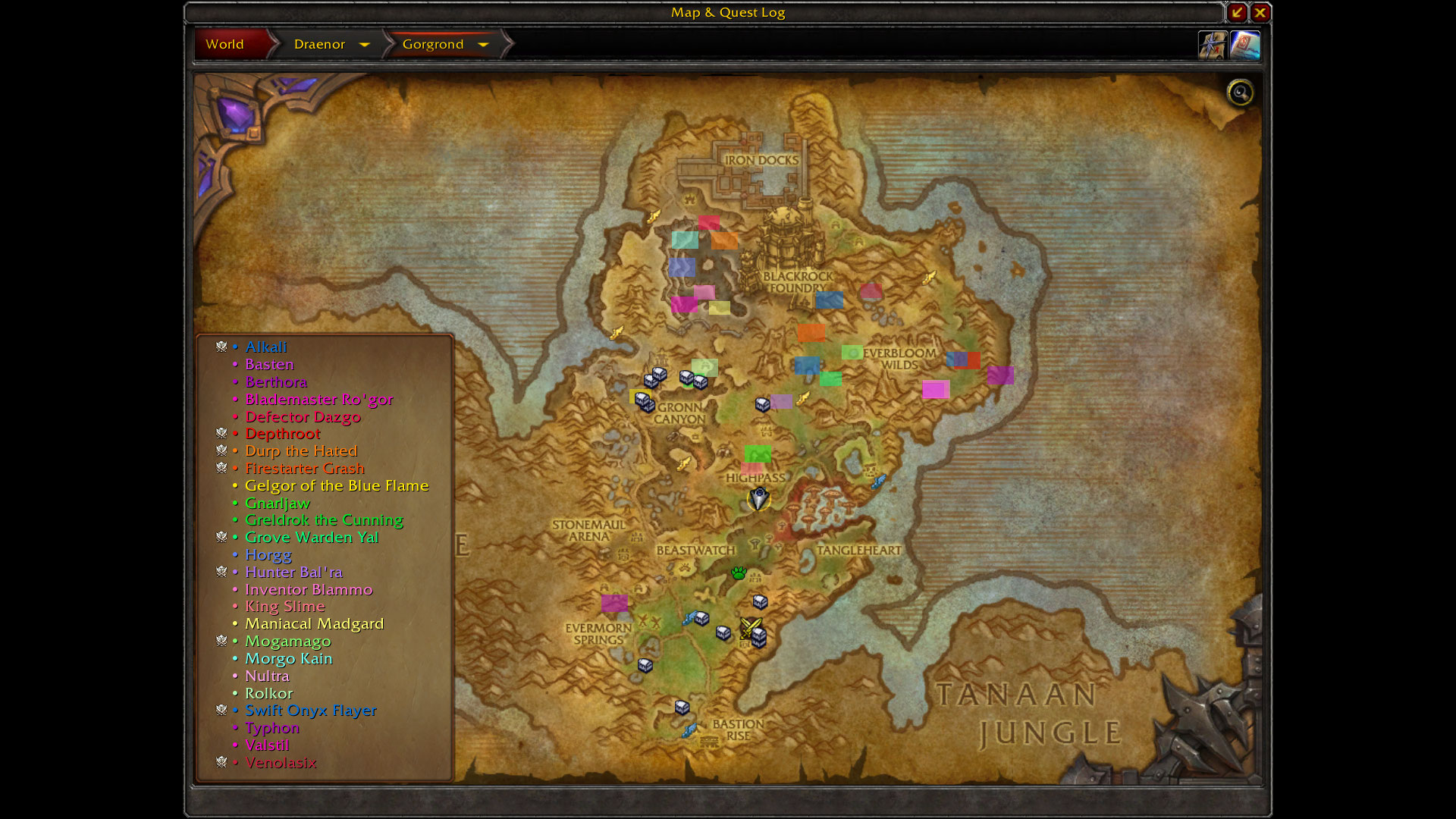Screen dimensions: 1456x819
Task: Minimize the map with the arrow button
Action: (x=1237, y=12)
